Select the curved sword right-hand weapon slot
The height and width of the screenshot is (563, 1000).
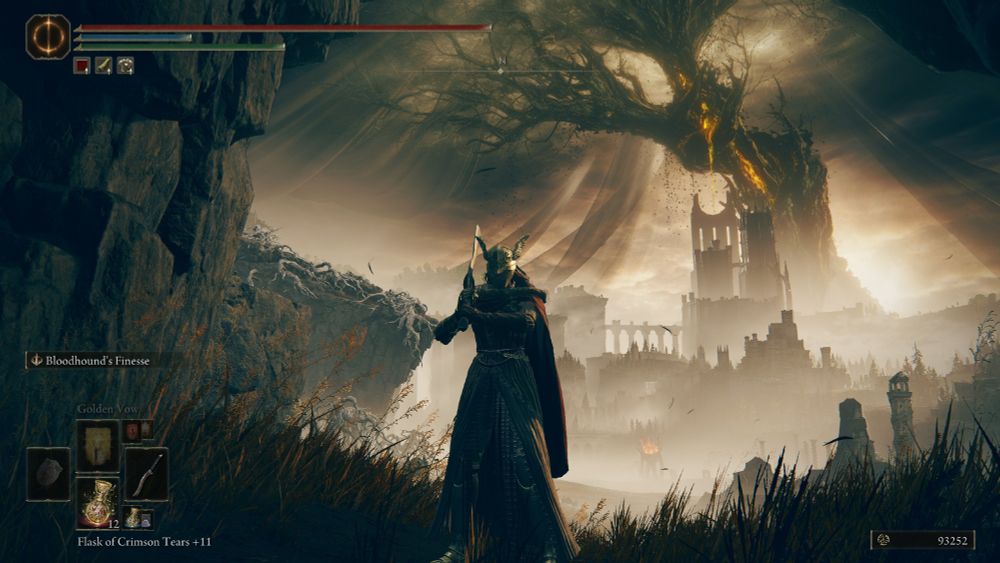[146, 473]
